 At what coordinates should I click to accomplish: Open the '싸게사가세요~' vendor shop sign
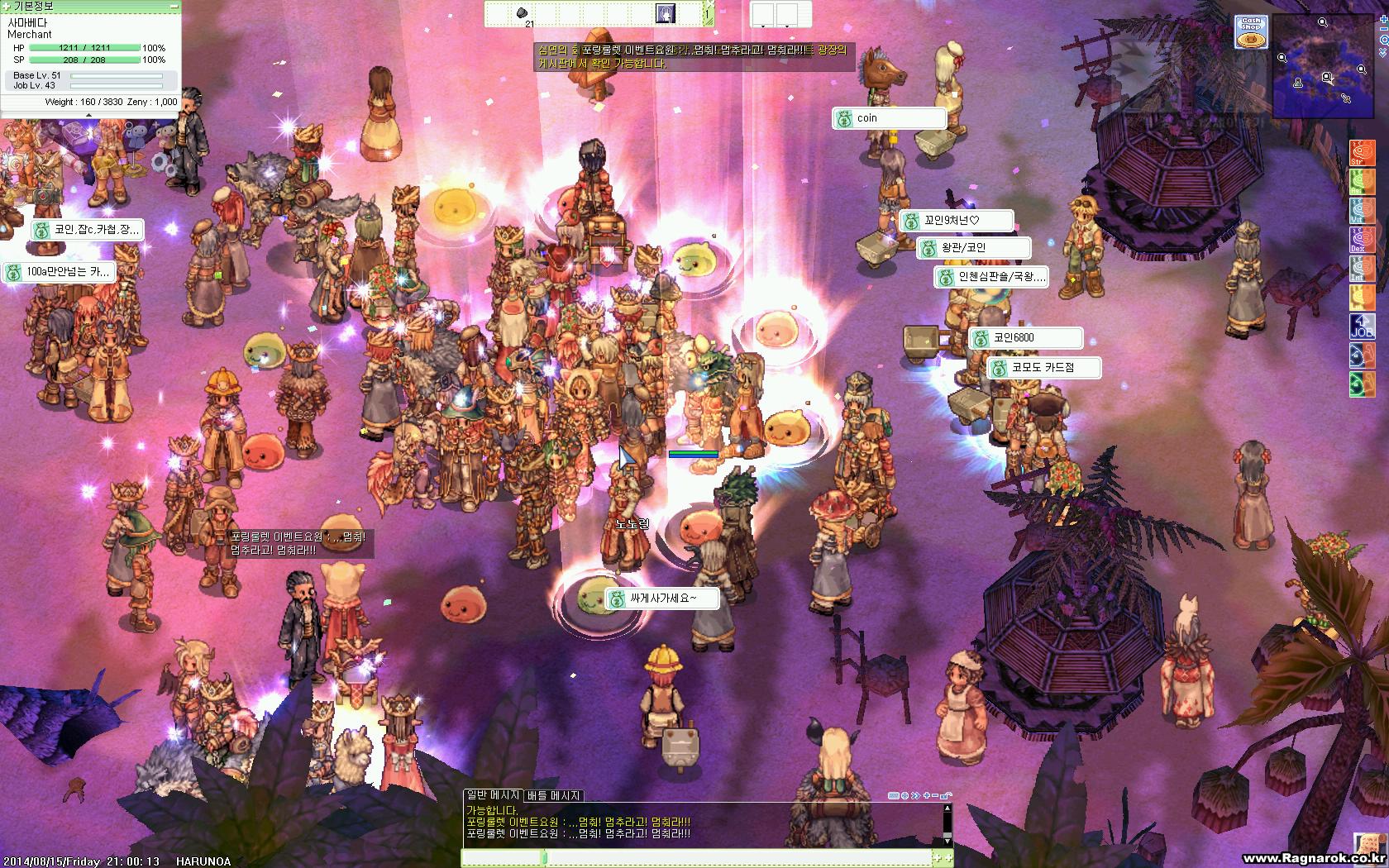662,599
